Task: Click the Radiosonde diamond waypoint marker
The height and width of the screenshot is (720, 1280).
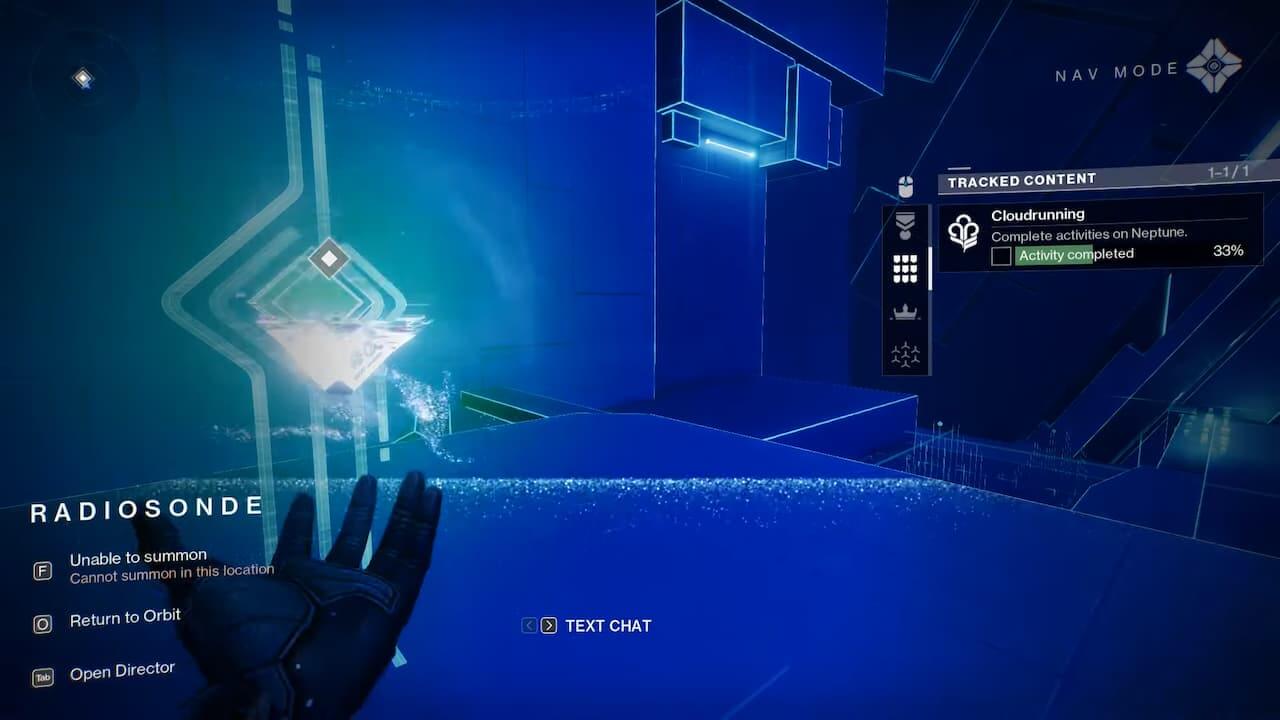Action: pyautogui.click(x=330, y=259)
